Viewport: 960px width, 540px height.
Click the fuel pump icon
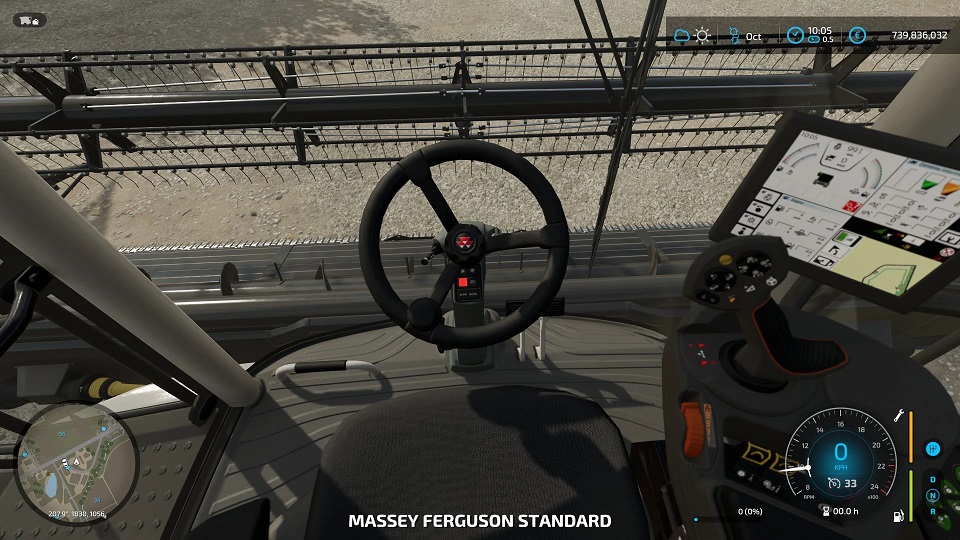point(899,516)
